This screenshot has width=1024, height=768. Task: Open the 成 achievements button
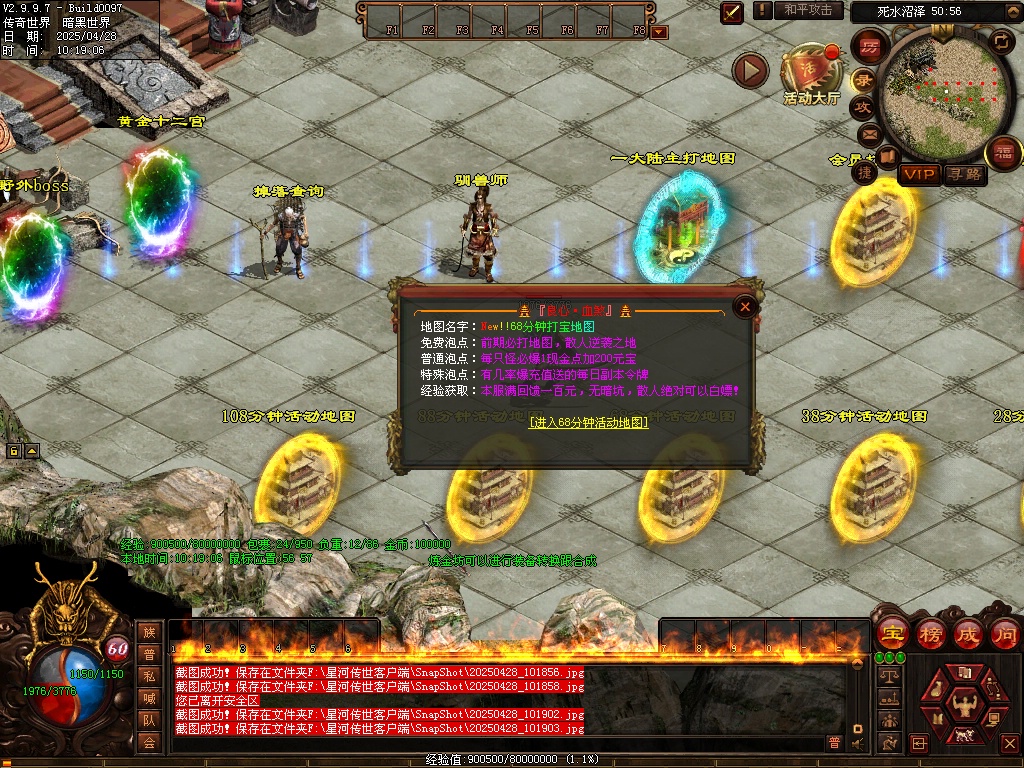pos(967,633)
